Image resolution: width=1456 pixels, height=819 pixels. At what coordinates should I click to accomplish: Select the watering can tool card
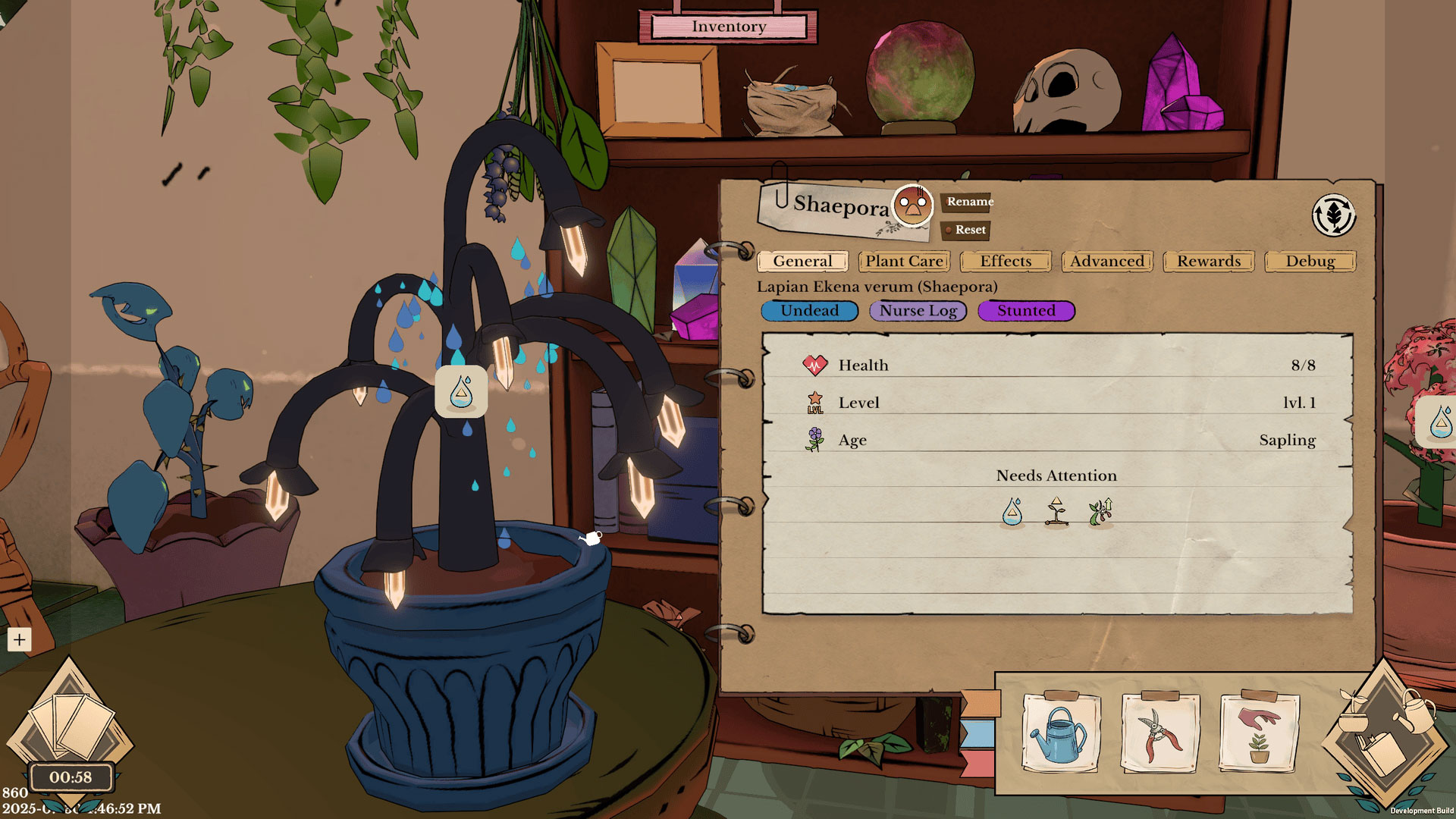(x=1060, y=733)
